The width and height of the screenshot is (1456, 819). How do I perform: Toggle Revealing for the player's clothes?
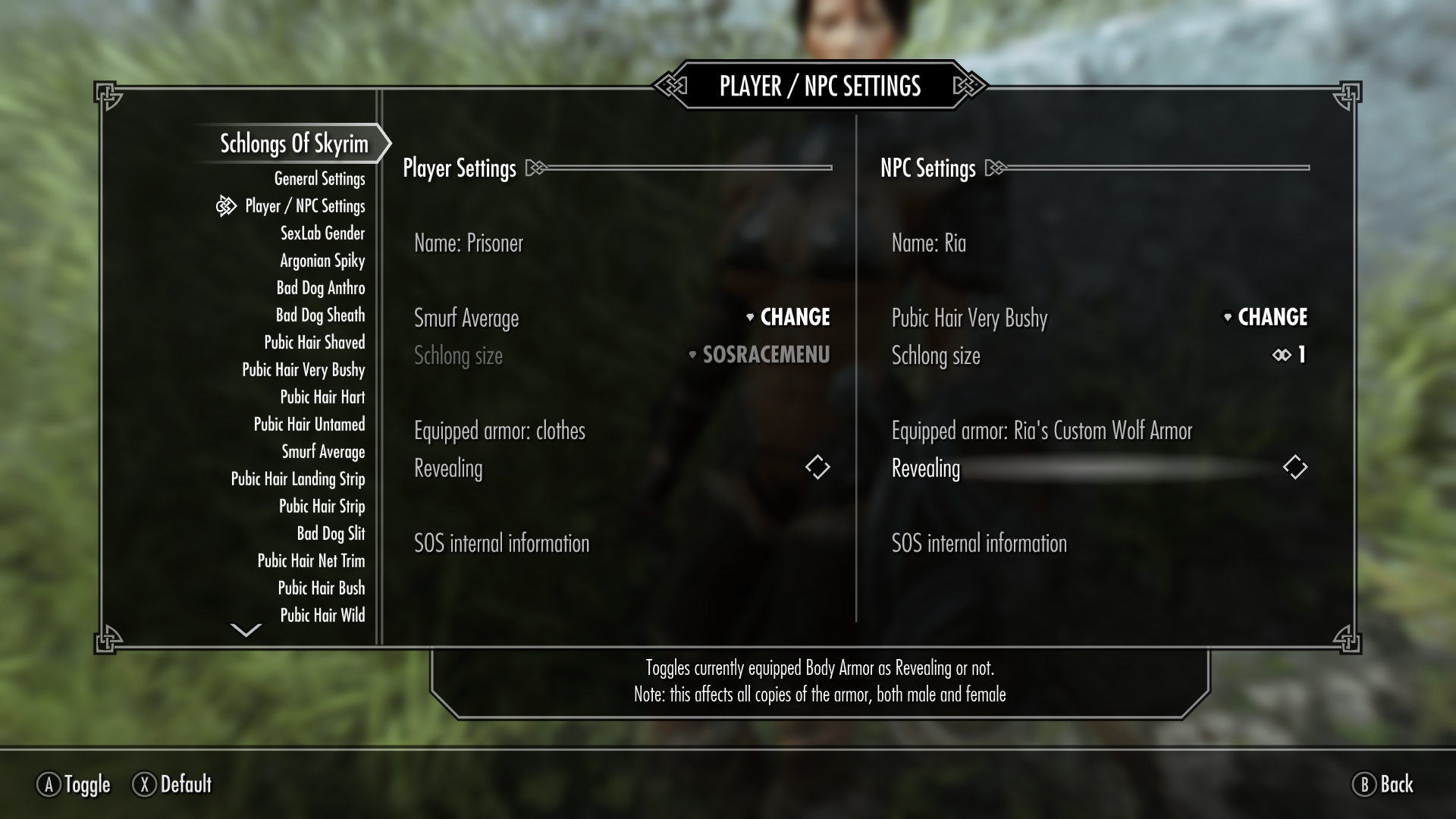[817, 467]
